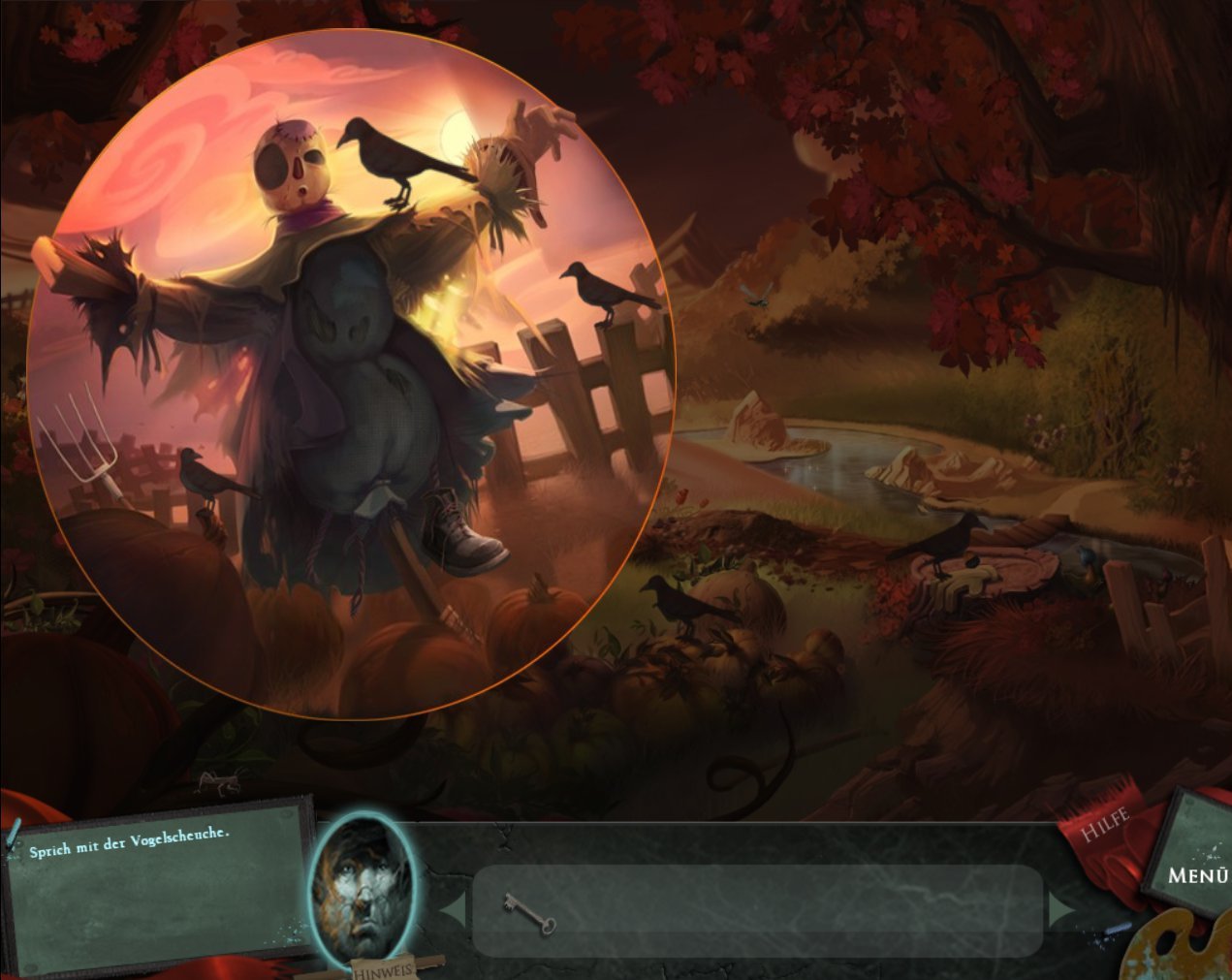Click the red Hilfe ribbon
Image resolution: width=1232 pixels, height=980 pixels.
click(x=1105, y=829)
